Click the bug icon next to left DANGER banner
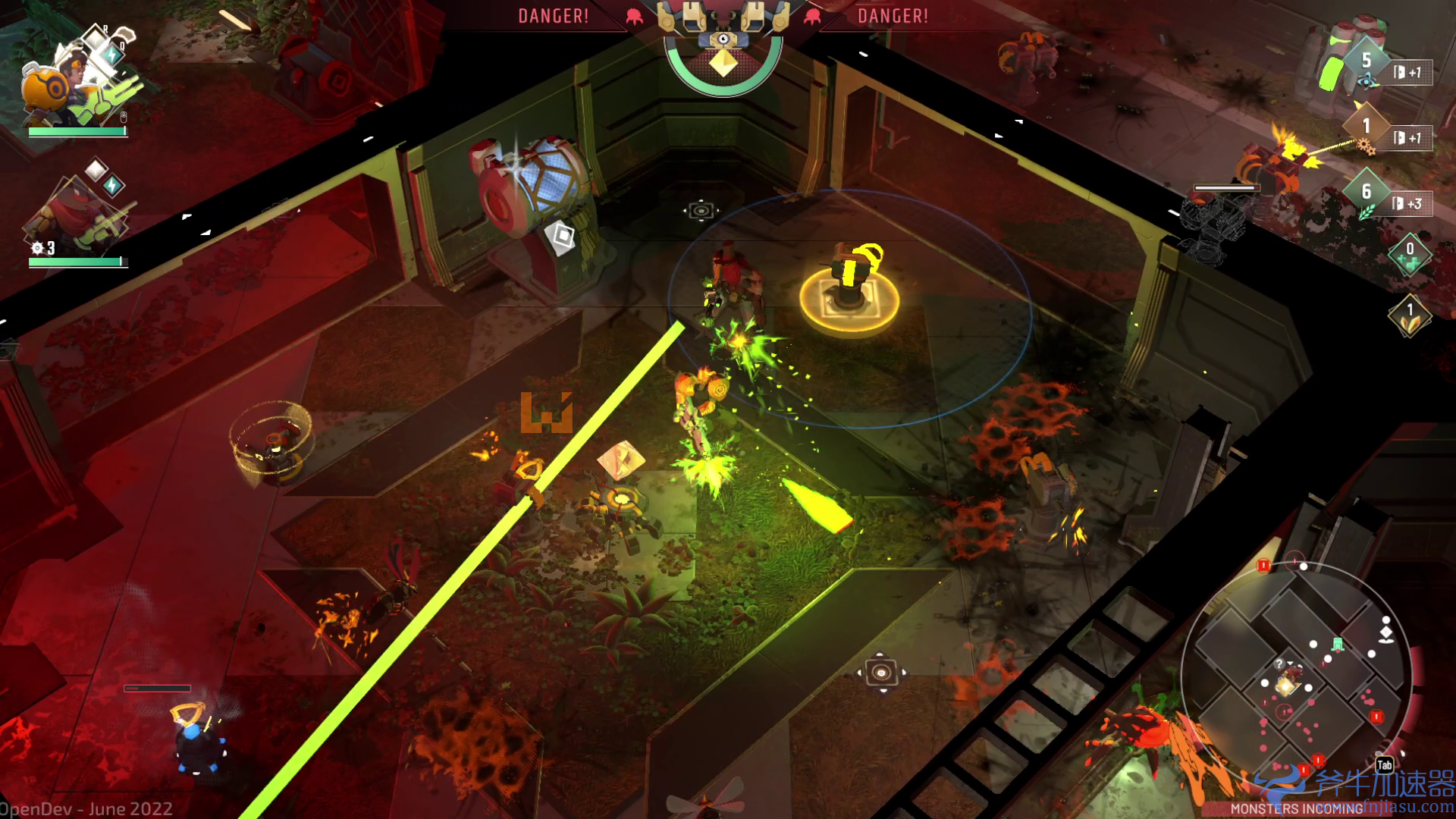1456x819 pixels. (x=633, y=17)
